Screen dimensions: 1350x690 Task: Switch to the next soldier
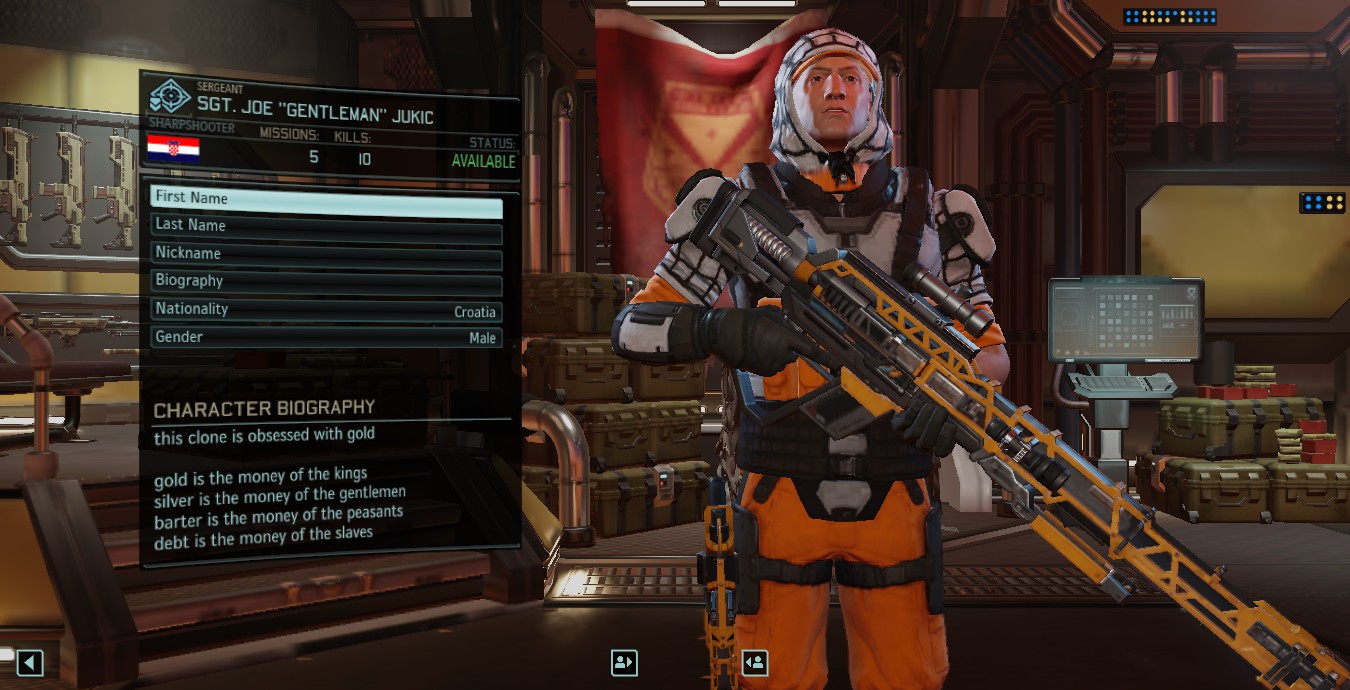[755, 662]
